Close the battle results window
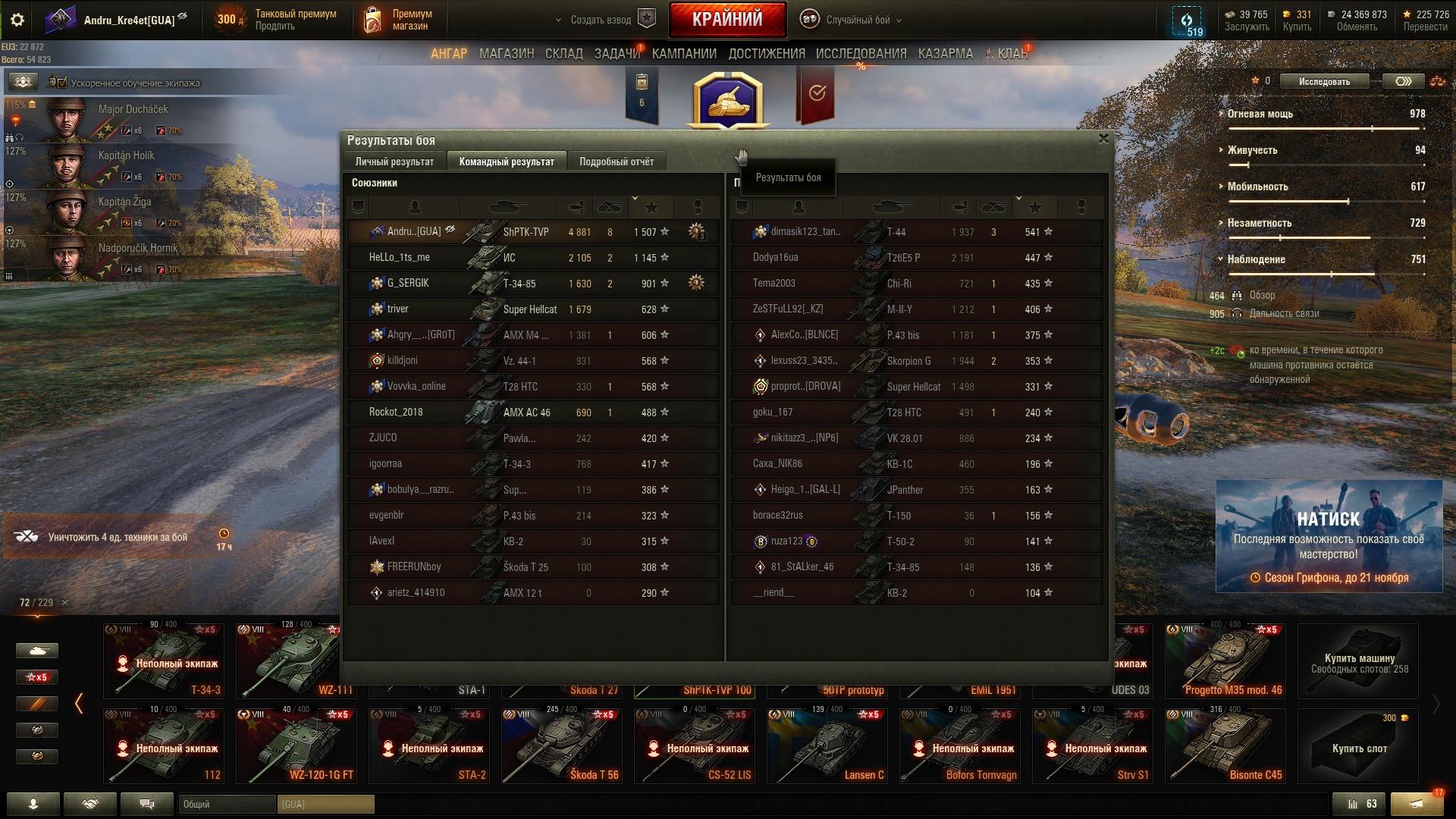Image resolution: width=1456 pixels, height=819 pixels. [x=1103, y=139]
